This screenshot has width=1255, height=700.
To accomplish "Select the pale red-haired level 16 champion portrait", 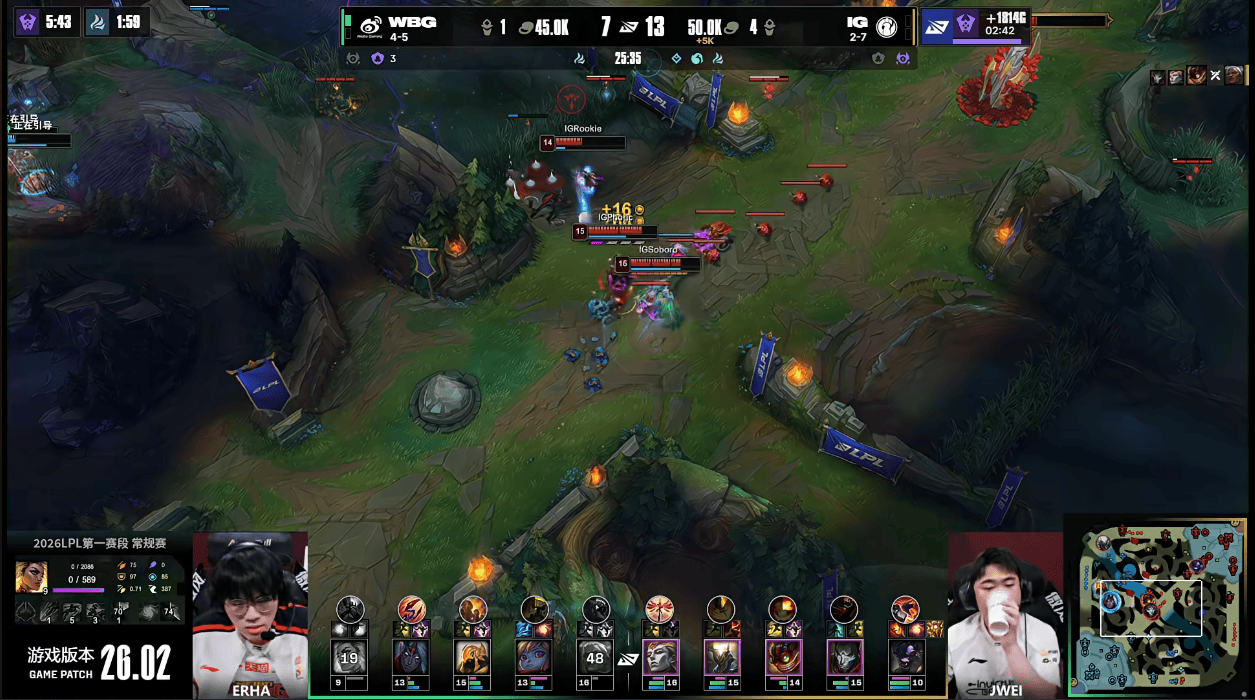I will click(x=660, y=657).
